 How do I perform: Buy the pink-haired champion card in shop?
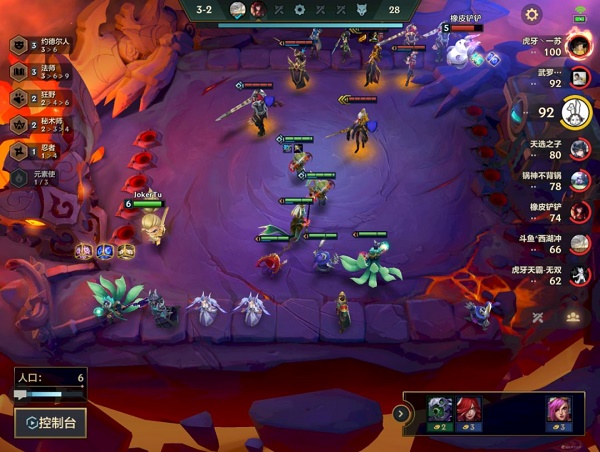558,413
